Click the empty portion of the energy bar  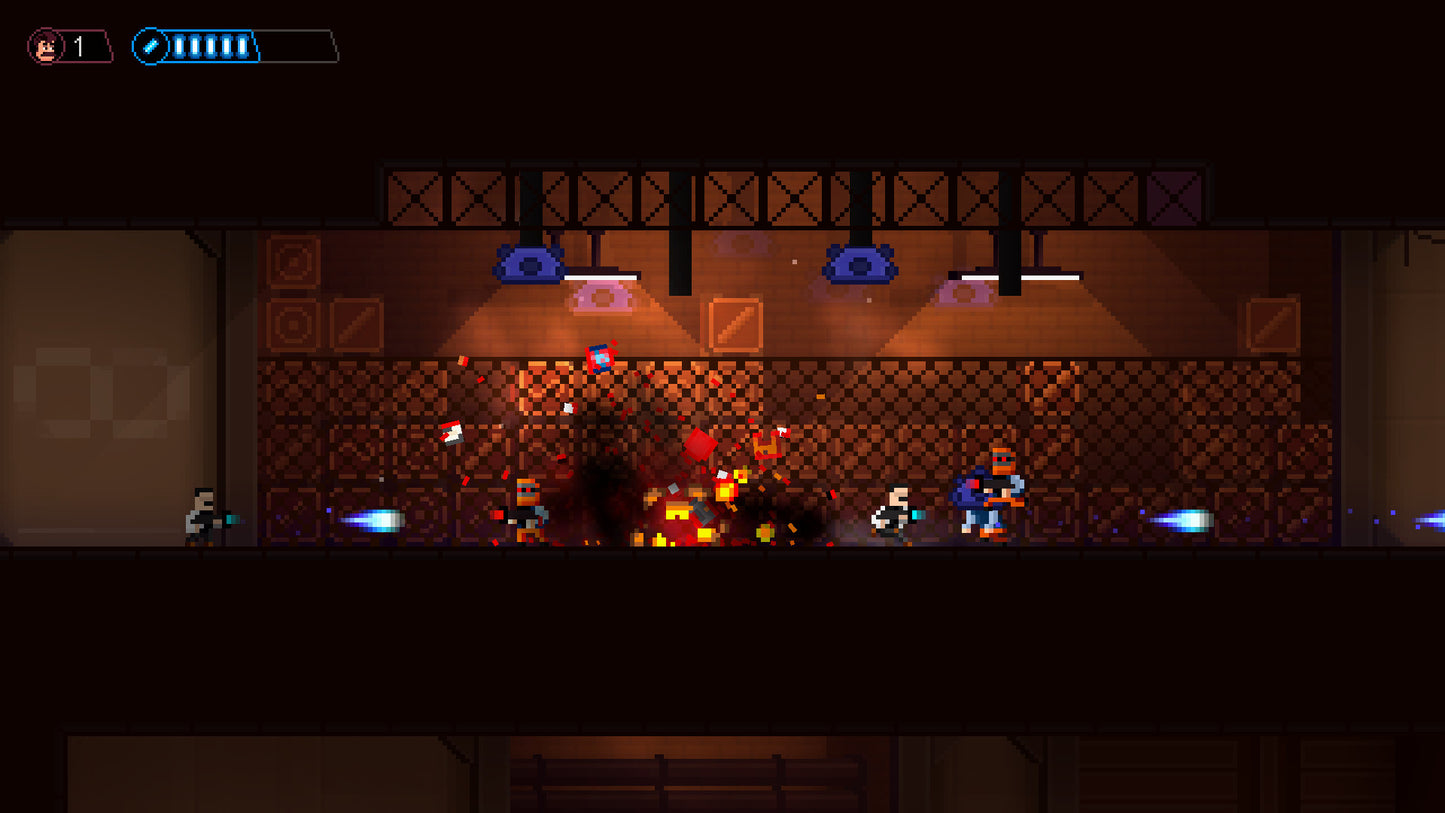295,45
